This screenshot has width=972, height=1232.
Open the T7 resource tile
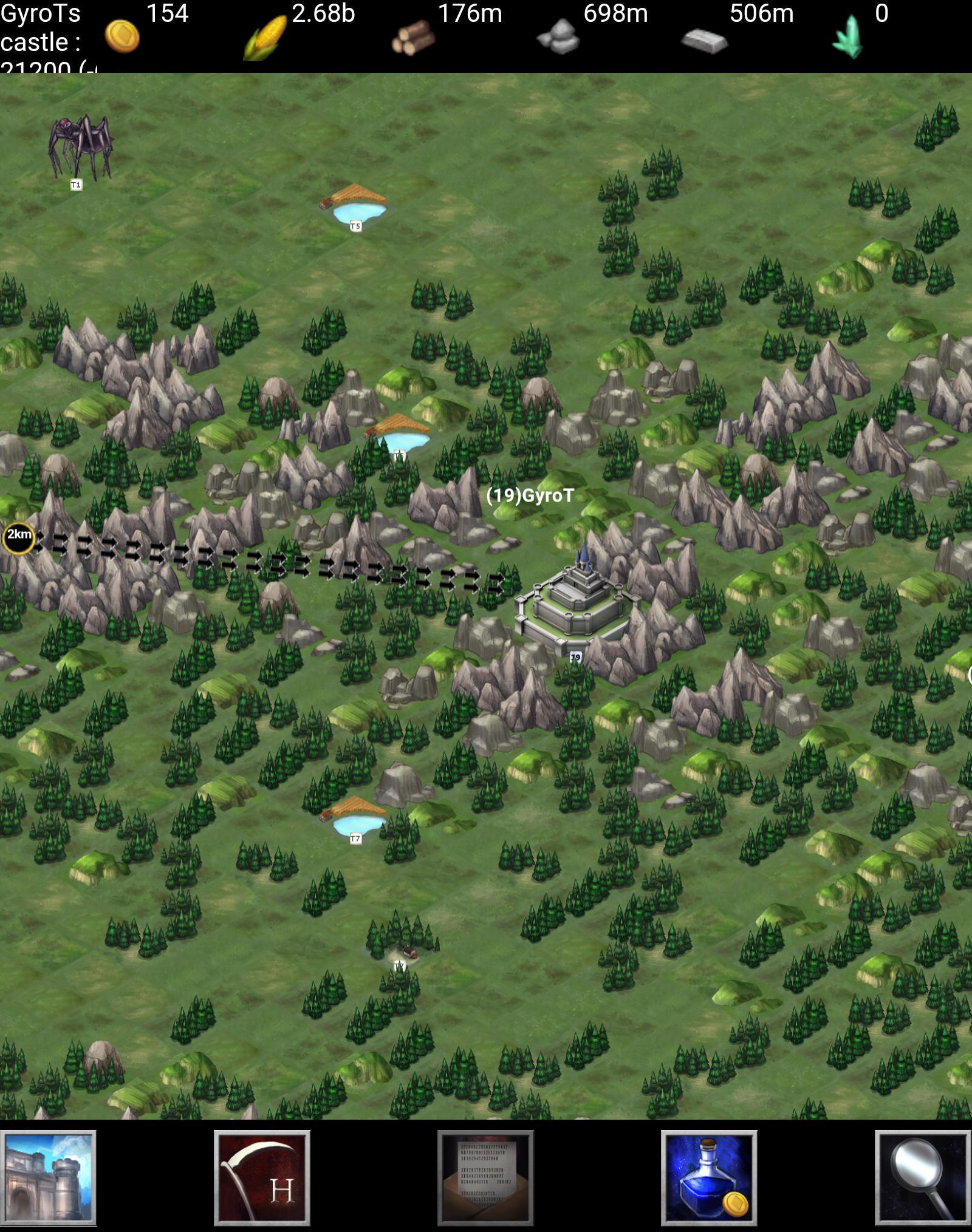pos(355,817)
